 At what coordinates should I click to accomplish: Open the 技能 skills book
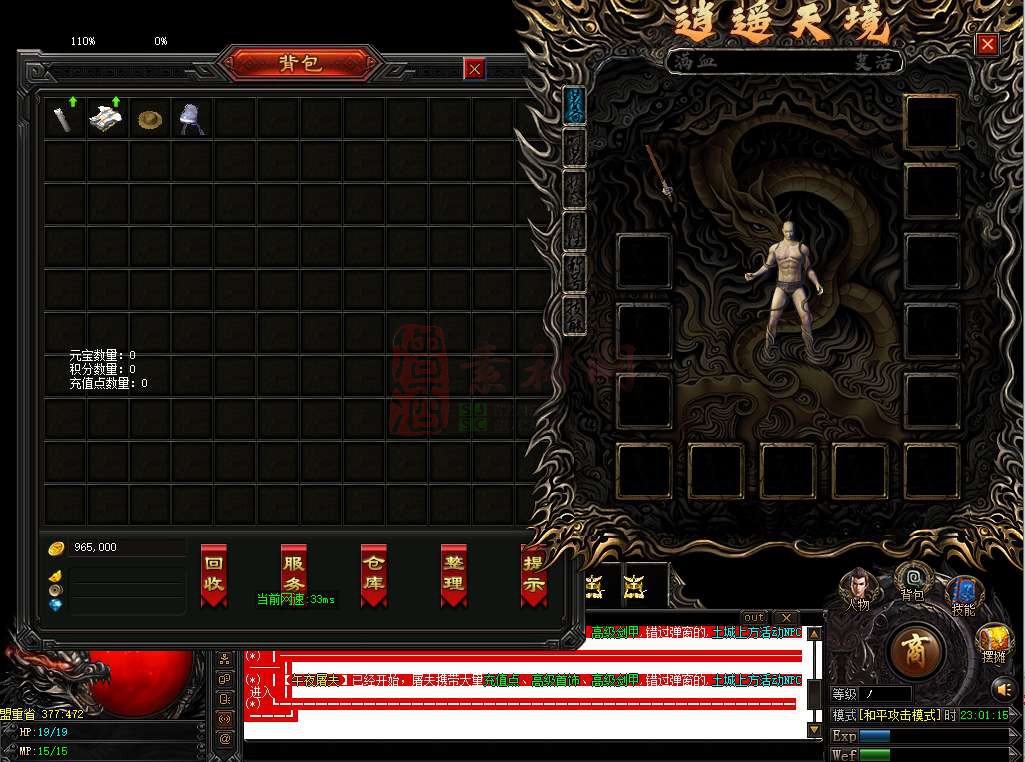coord(964,592)
